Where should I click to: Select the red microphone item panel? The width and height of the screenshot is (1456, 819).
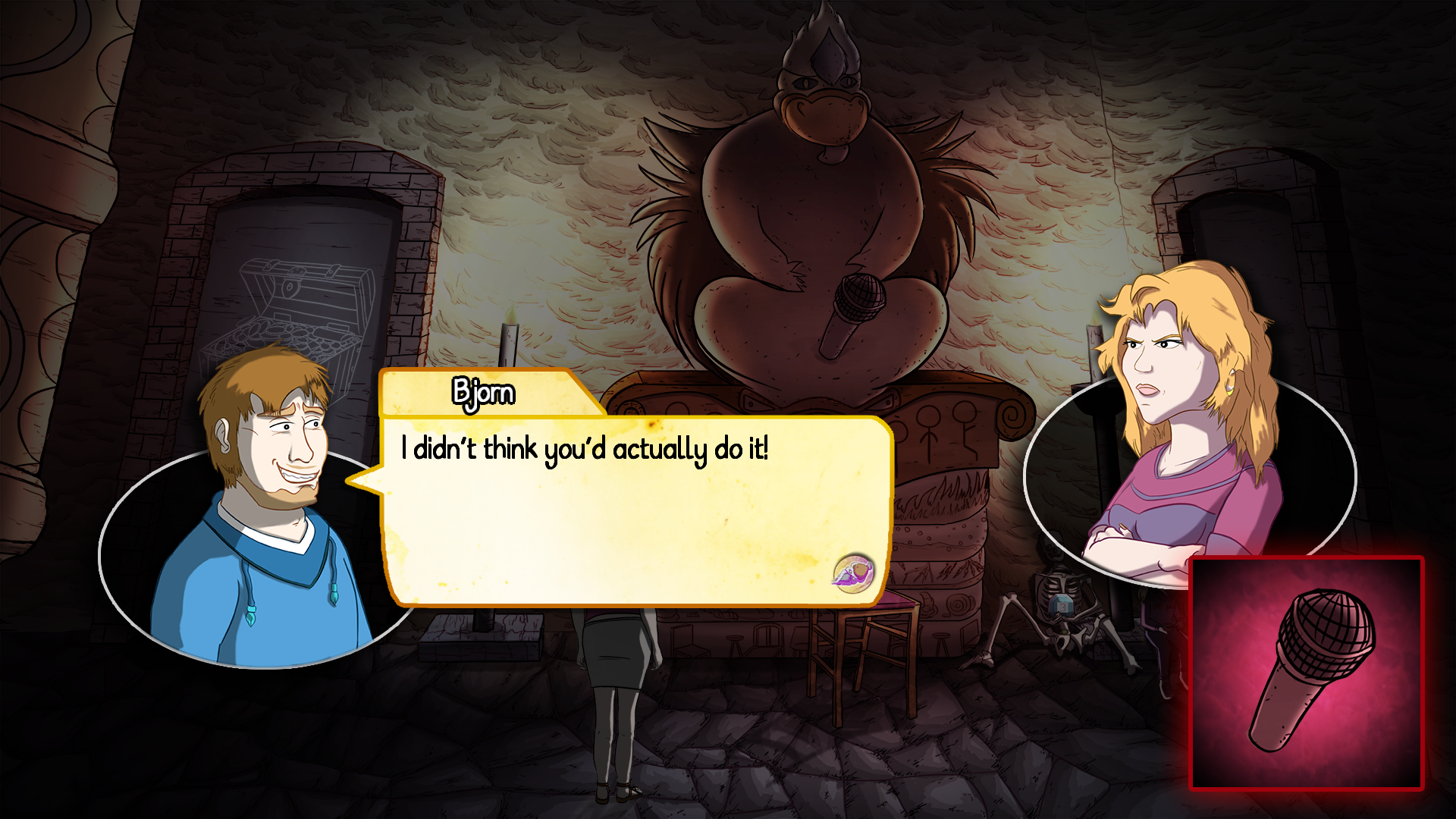pos(1307,673)
